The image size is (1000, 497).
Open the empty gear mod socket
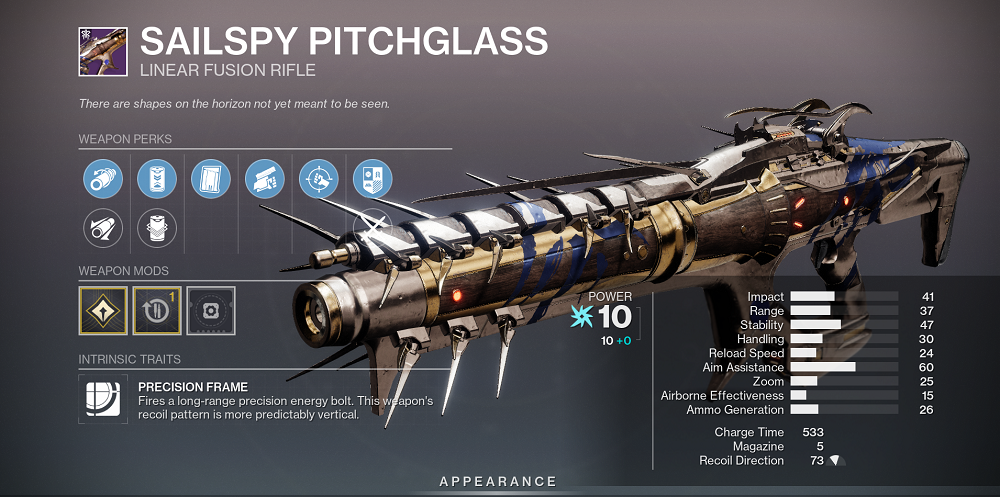(x=210, y=310)
